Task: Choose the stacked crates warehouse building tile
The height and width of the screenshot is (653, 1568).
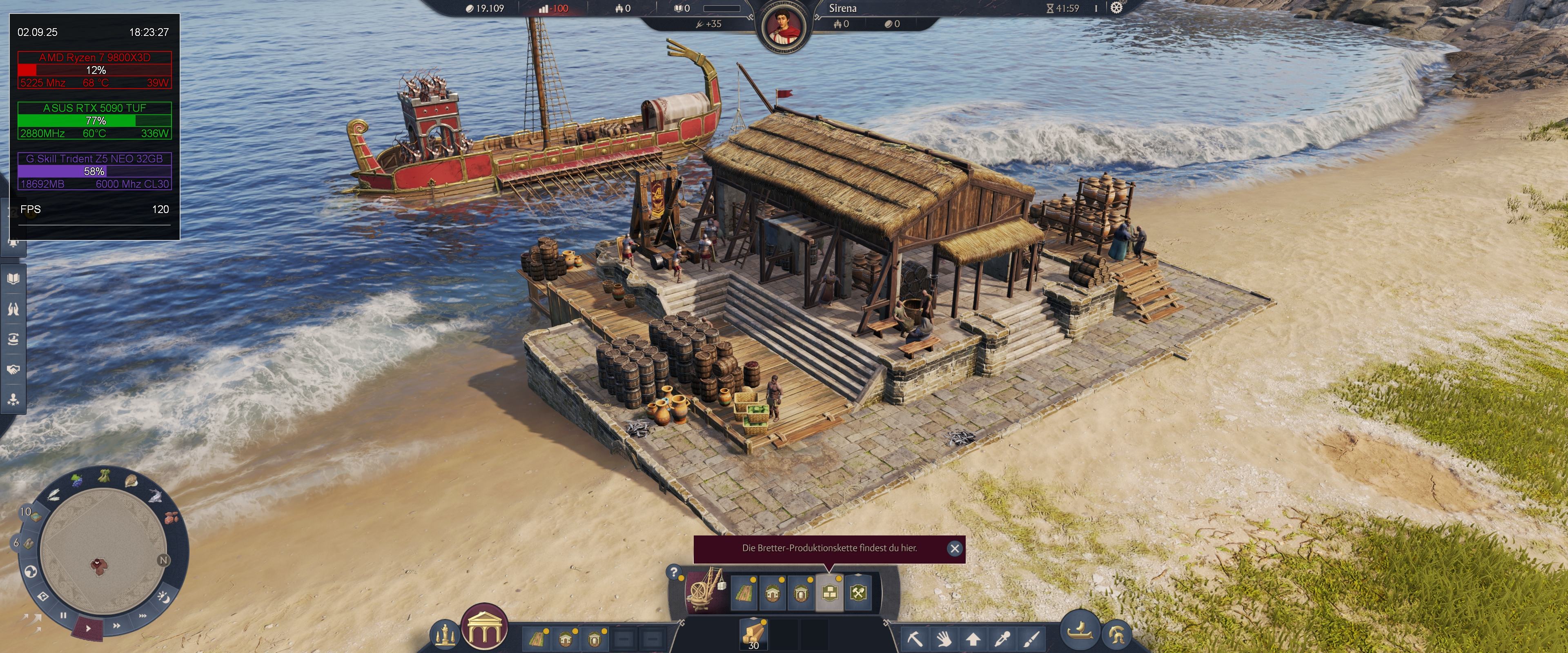Action: [x=829, y=592]
